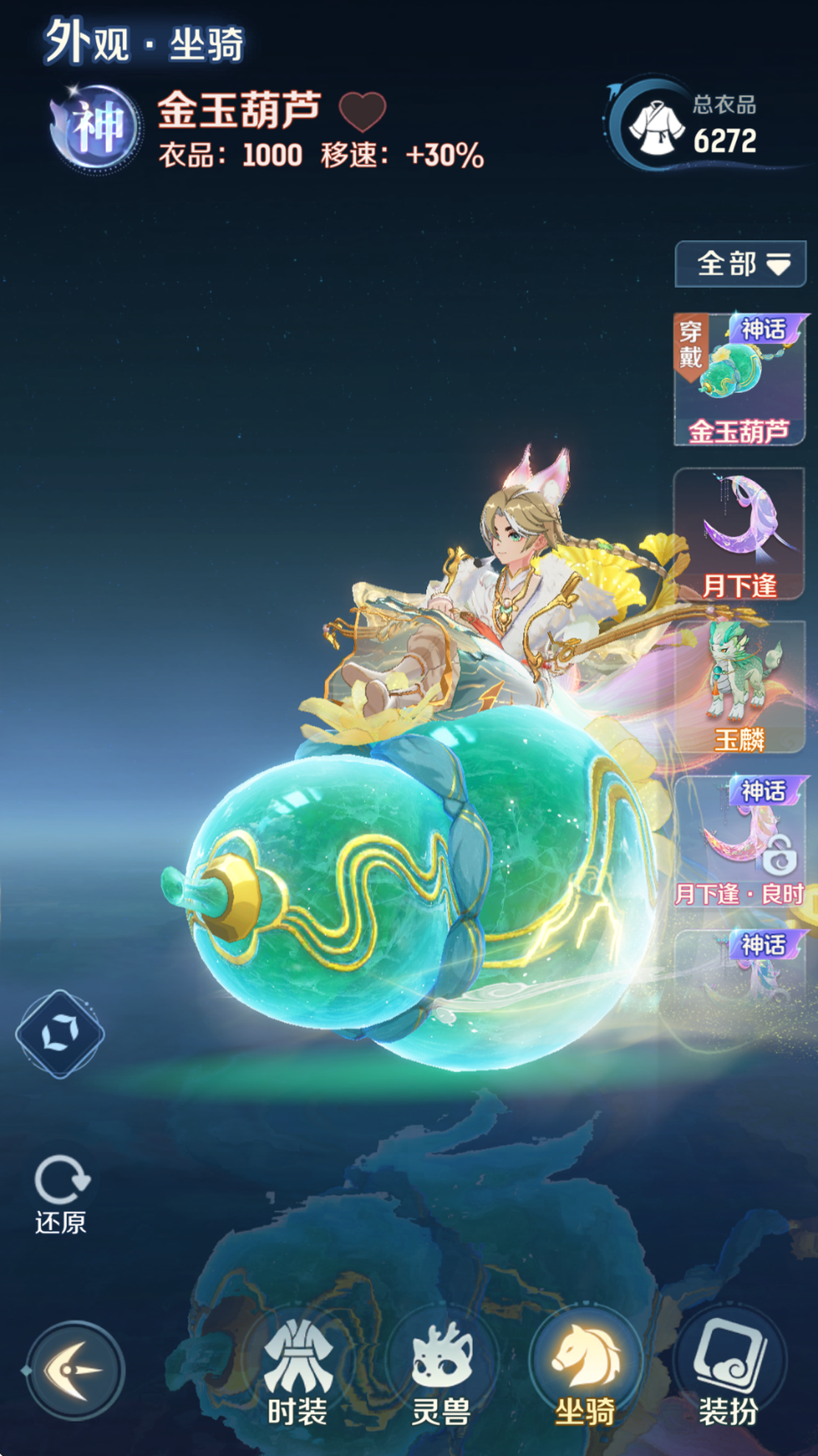818x1456 pixels.
Task: Click the 还原 reset button
Action: coord(61,1194)
